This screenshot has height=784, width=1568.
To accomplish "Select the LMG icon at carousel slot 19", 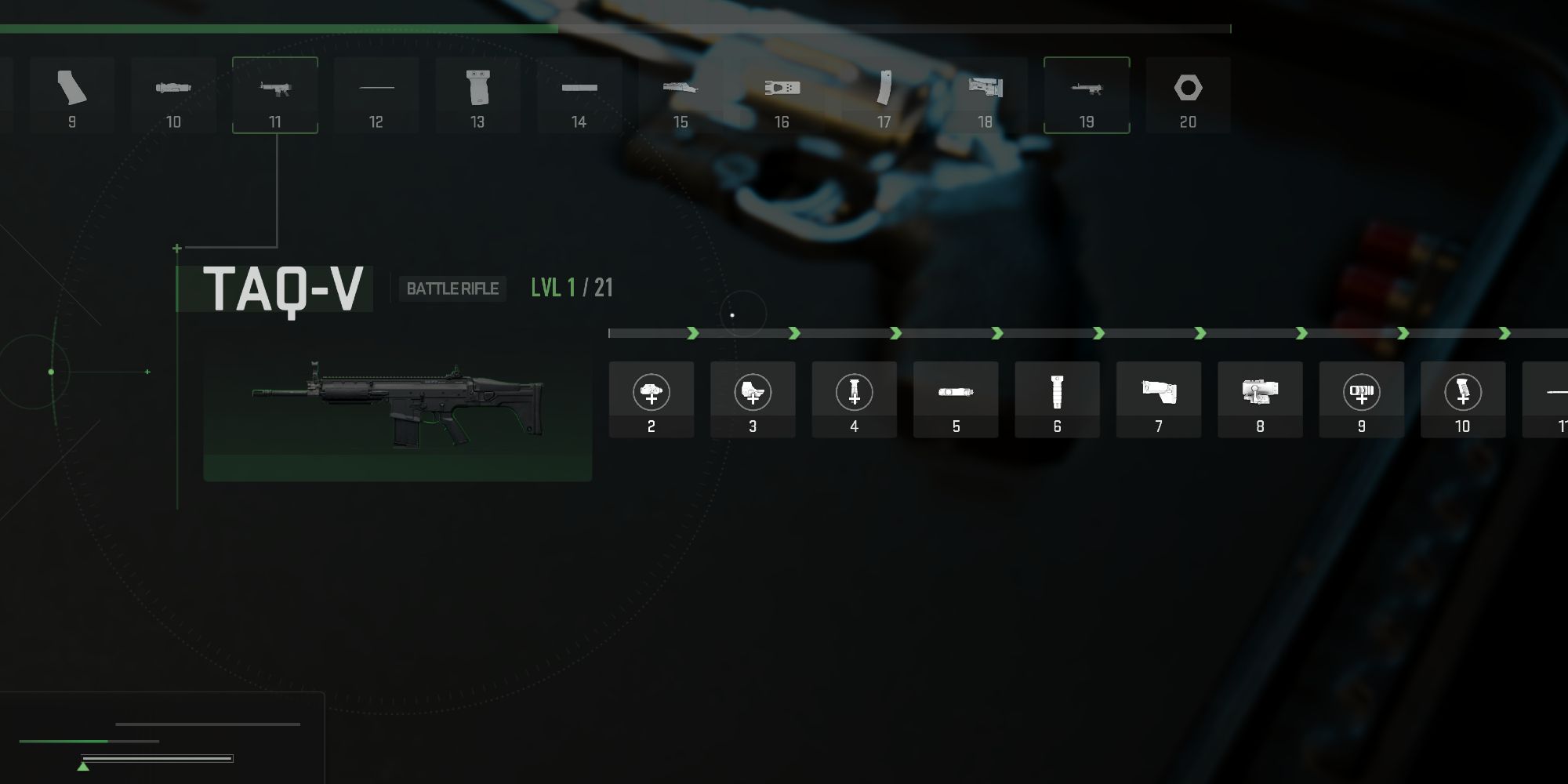I will [x=1086, y=94].
